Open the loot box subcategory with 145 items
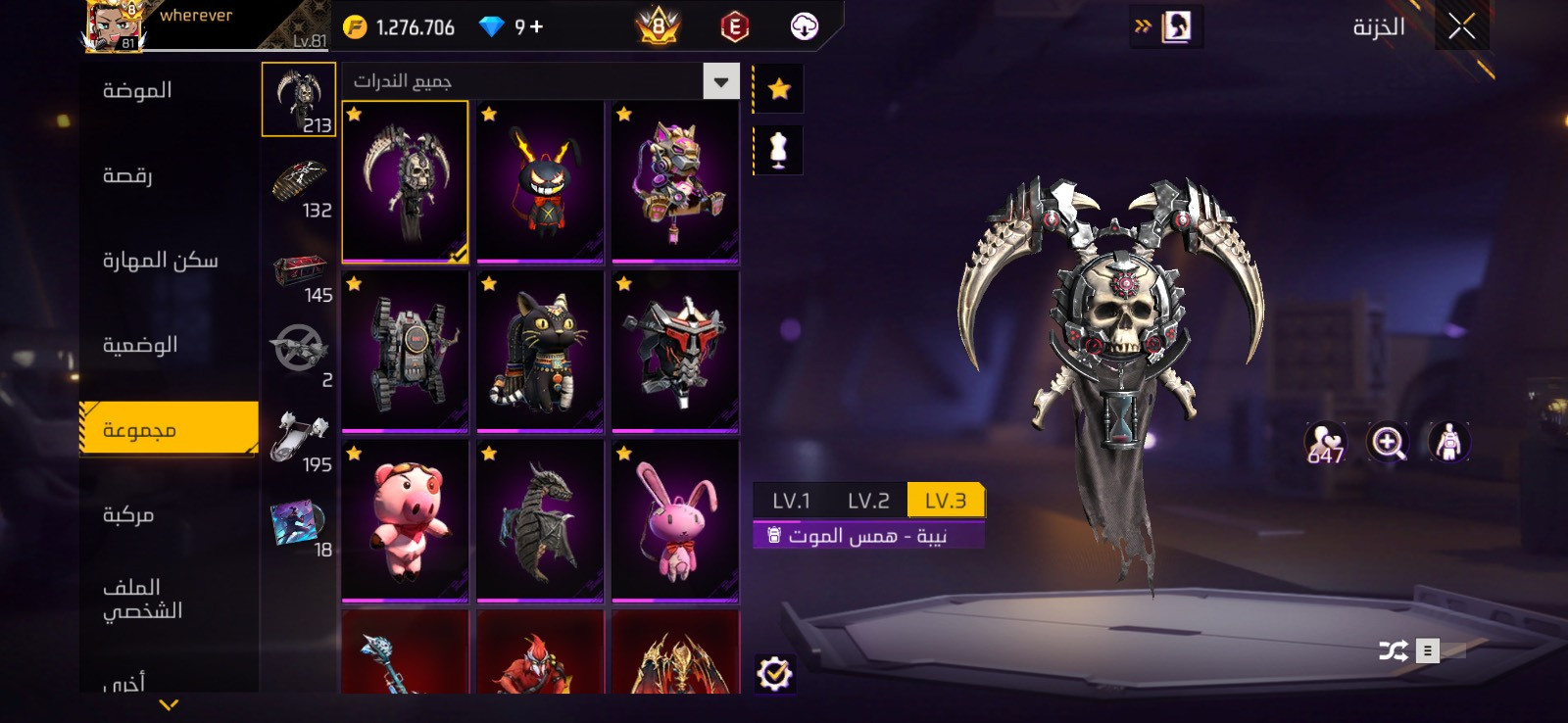Screen dimensions: 1568x723 tap(300, 276)
